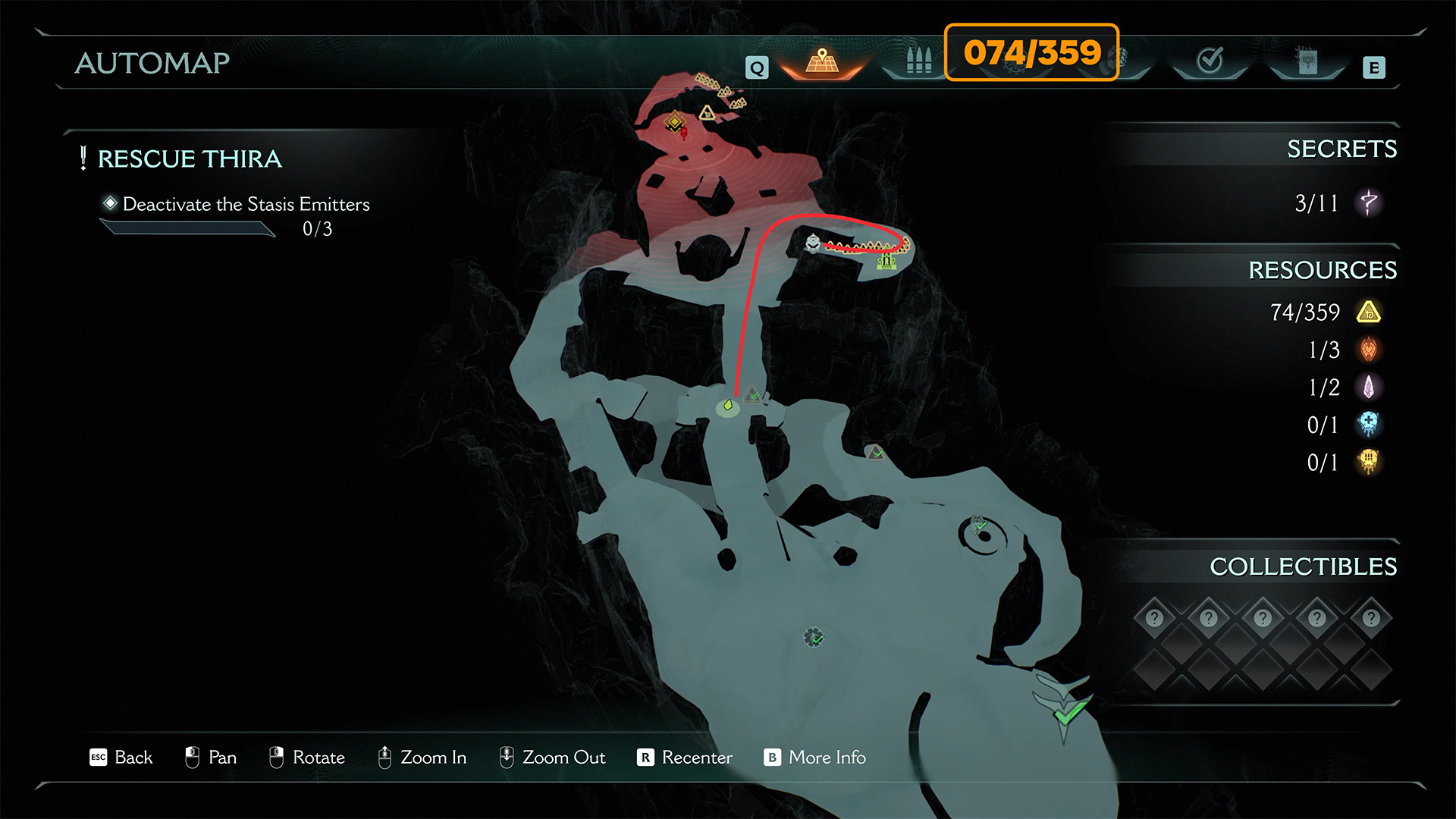The height and width of the screenshot is (819, 1456).
Task: Click the Rescue Thira mission objective
Action: pyautogui.click(x=190, y=159)
